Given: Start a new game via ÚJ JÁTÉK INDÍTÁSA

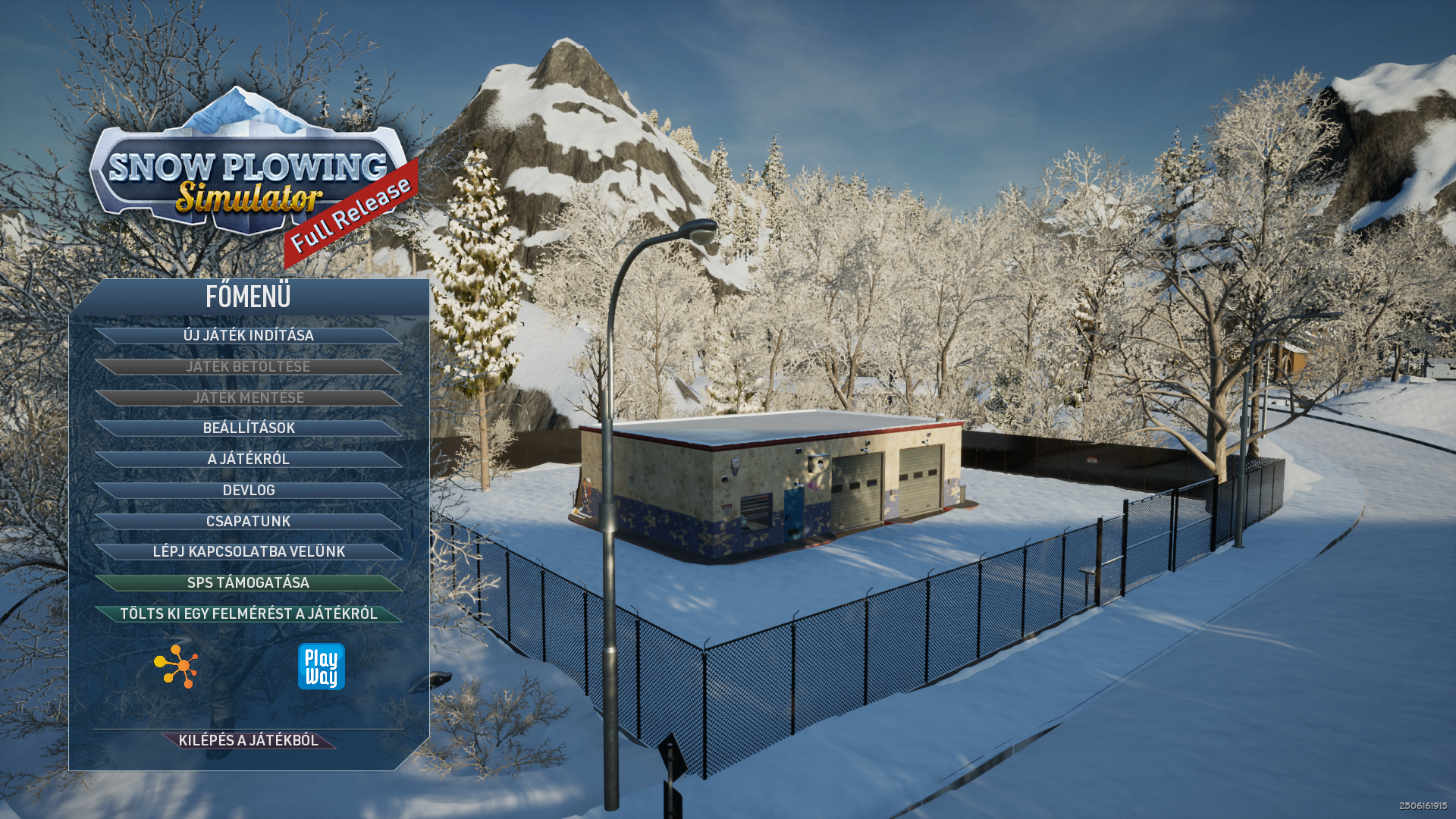Looking at the screenshot, I should point(249,335).
